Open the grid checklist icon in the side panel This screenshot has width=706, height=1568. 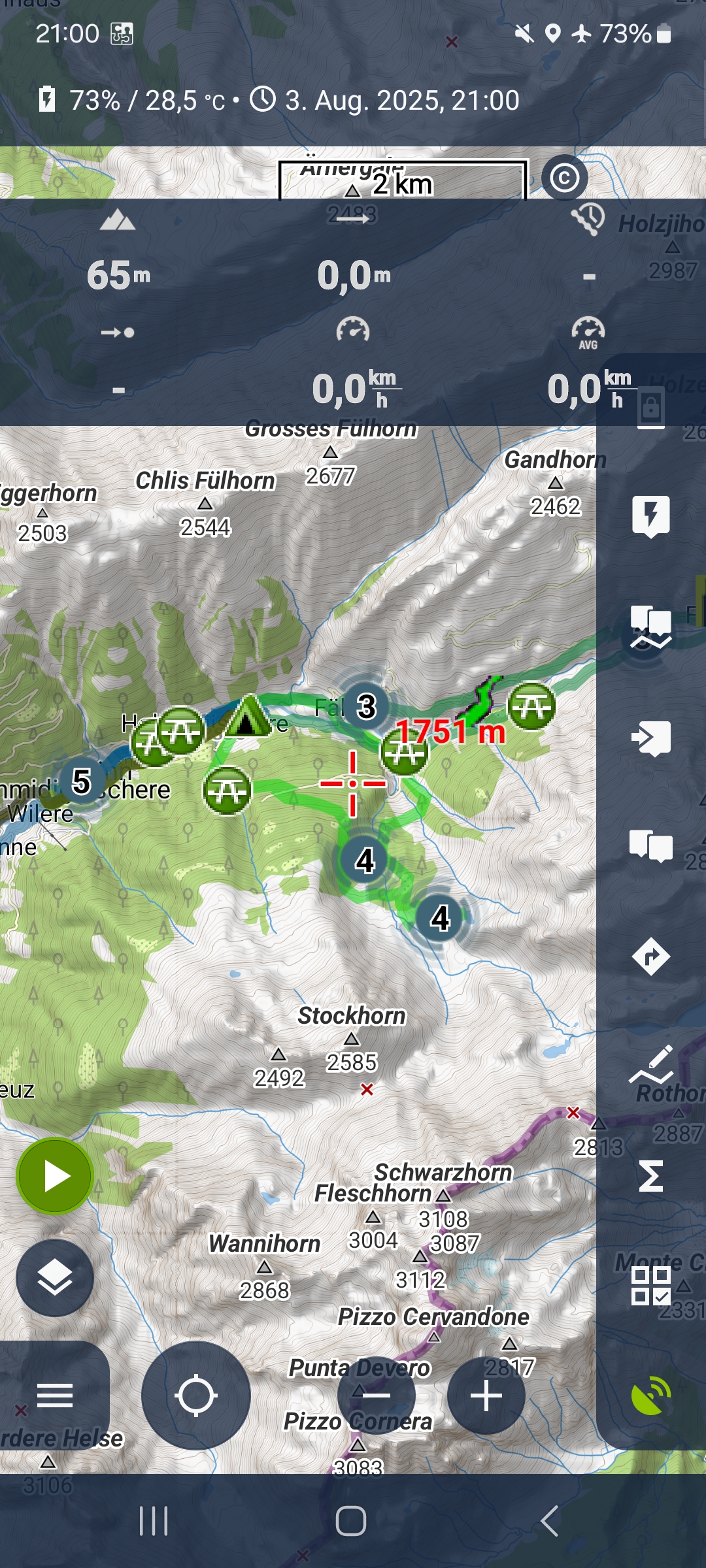click(x=651, y=1286)
